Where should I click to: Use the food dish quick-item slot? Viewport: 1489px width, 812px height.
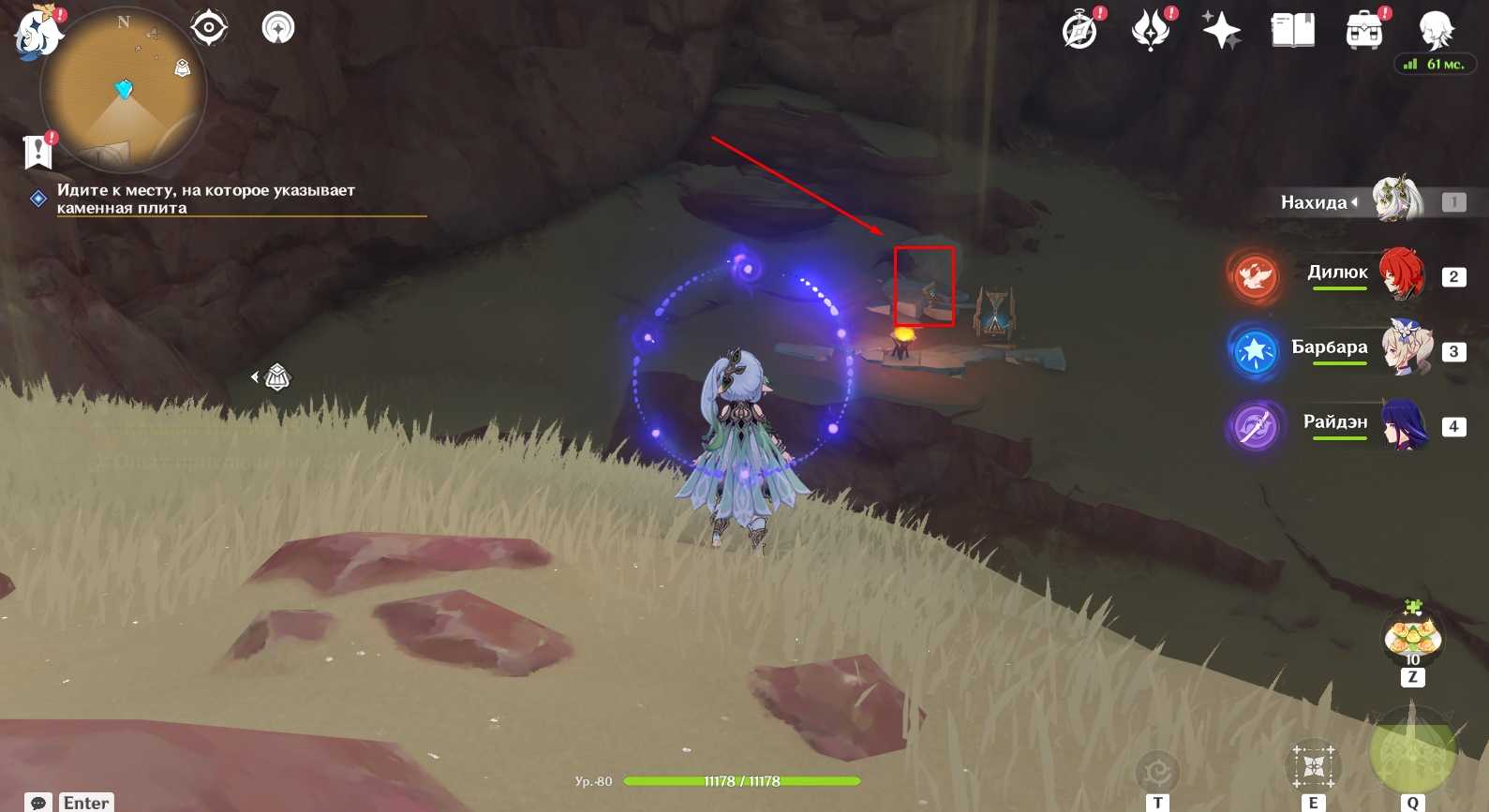[x=1412, y=637]
